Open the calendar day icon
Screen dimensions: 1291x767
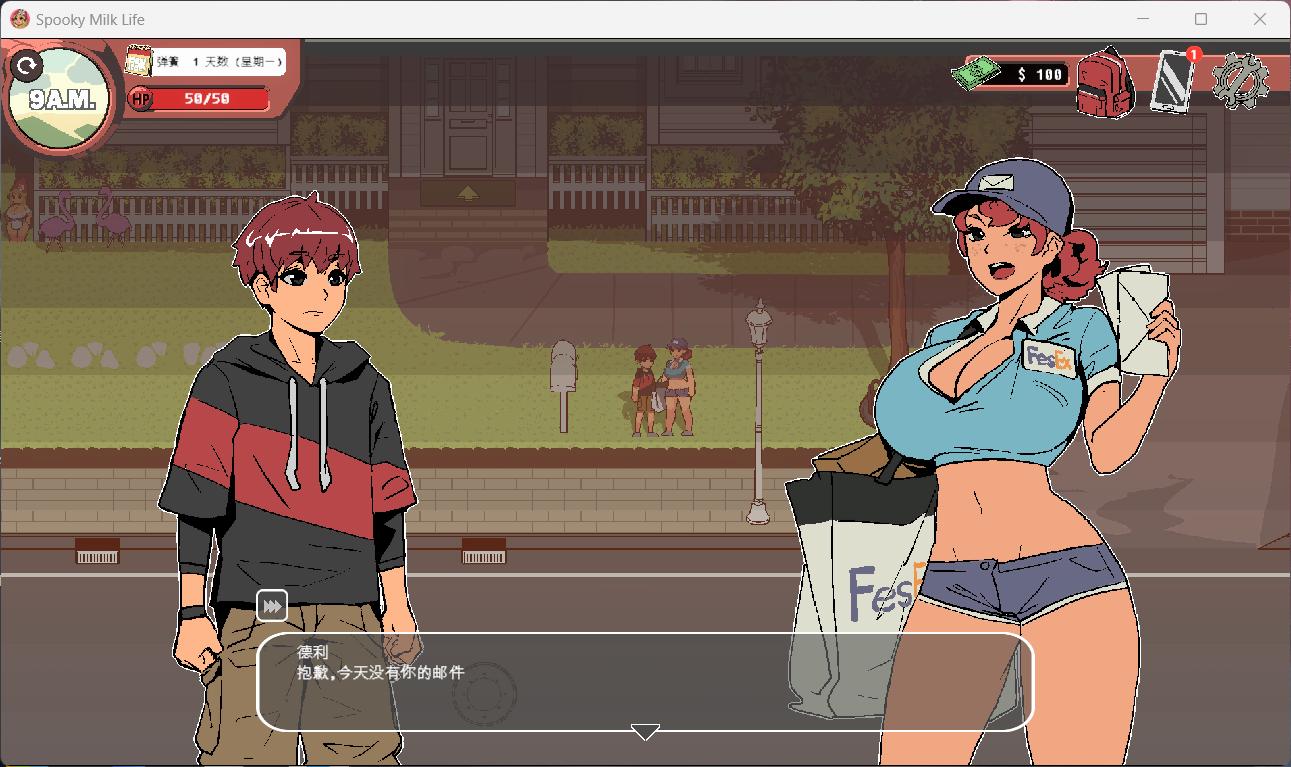[139, 62]
